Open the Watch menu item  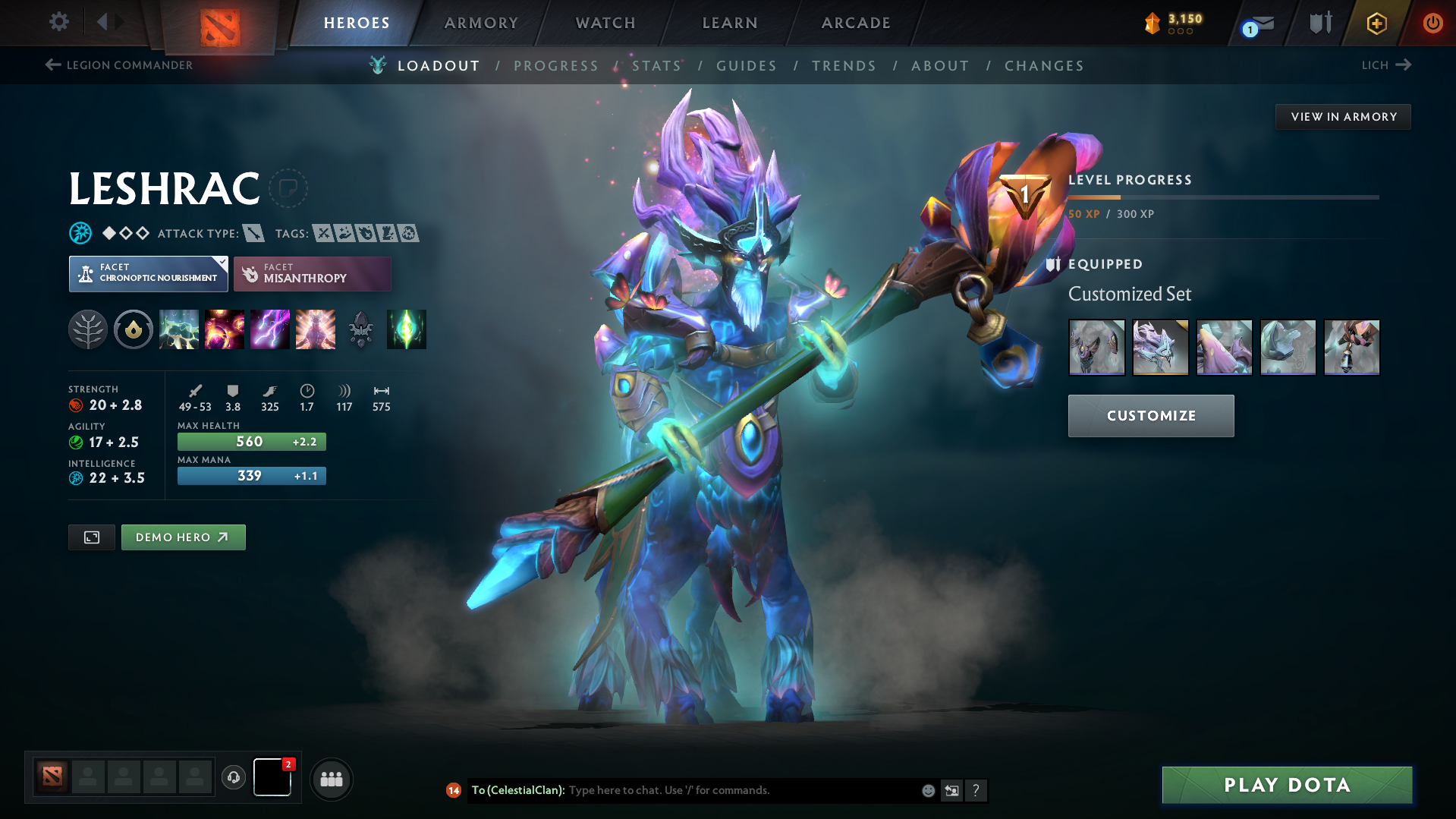(605, 23)
